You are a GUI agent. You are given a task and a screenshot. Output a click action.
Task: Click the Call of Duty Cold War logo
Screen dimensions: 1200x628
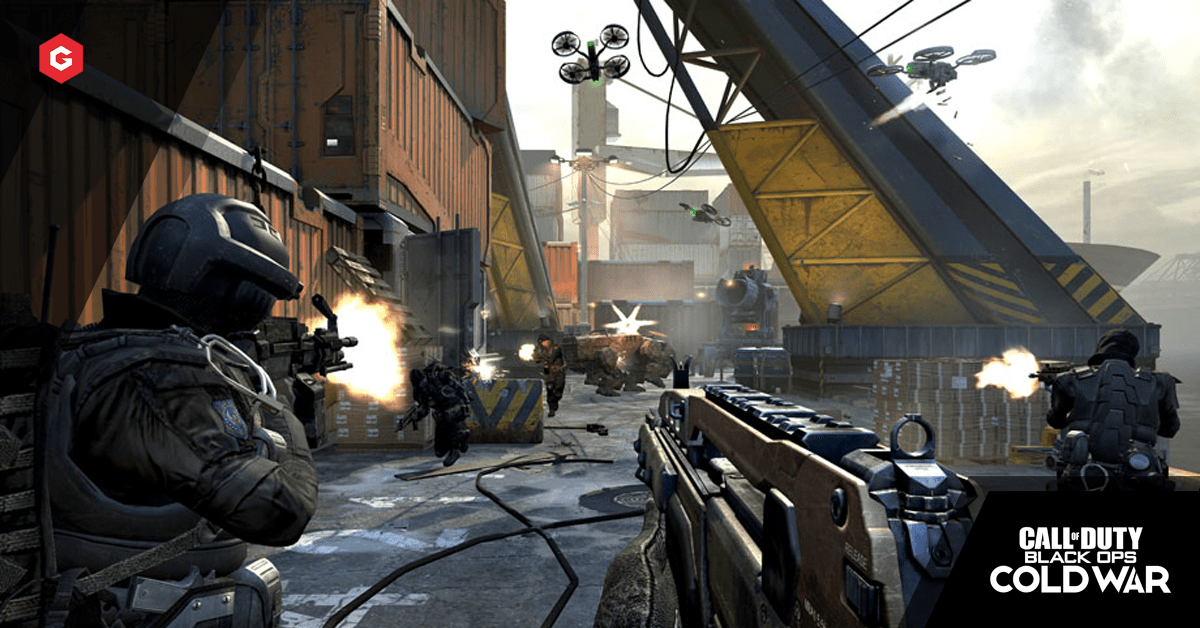1079,558
